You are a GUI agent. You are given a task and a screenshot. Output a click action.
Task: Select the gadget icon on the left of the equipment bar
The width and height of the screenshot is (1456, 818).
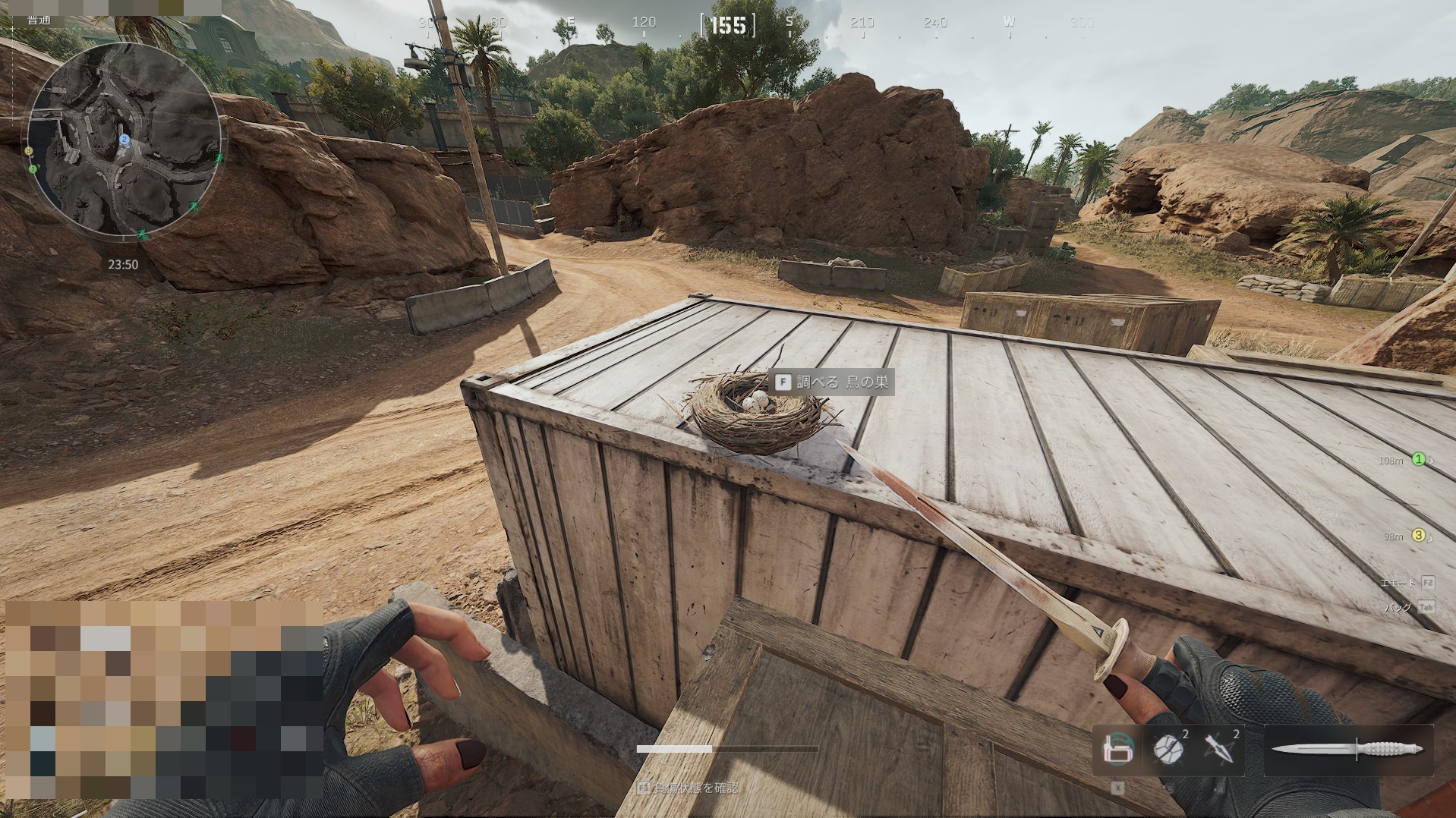pyautogui.click(x=1118, y=747)
